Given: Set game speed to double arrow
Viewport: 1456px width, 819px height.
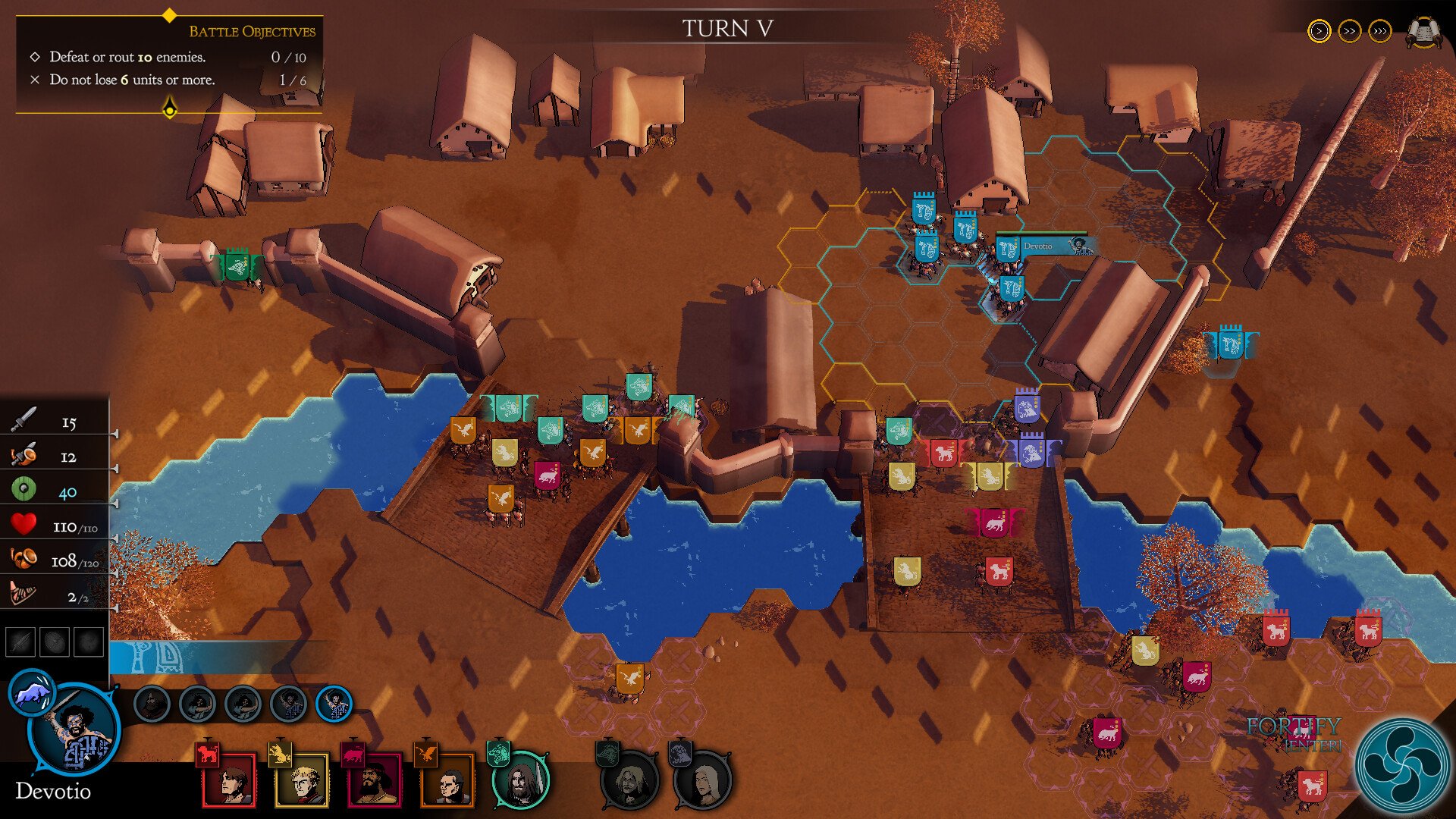Looking at the screenshot, I should point(1350,31).
